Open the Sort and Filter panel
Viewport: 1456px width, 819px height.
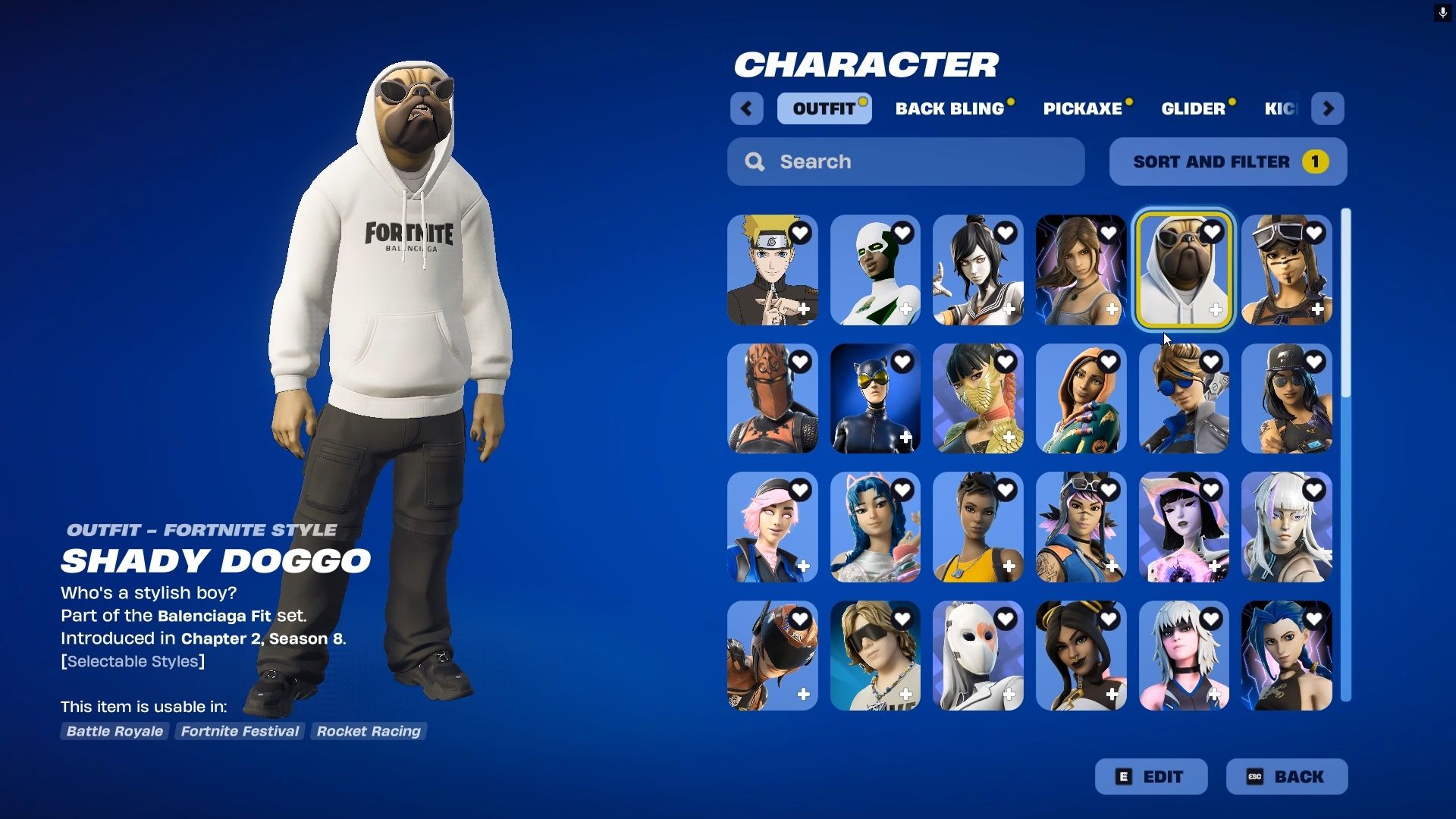1227,161
